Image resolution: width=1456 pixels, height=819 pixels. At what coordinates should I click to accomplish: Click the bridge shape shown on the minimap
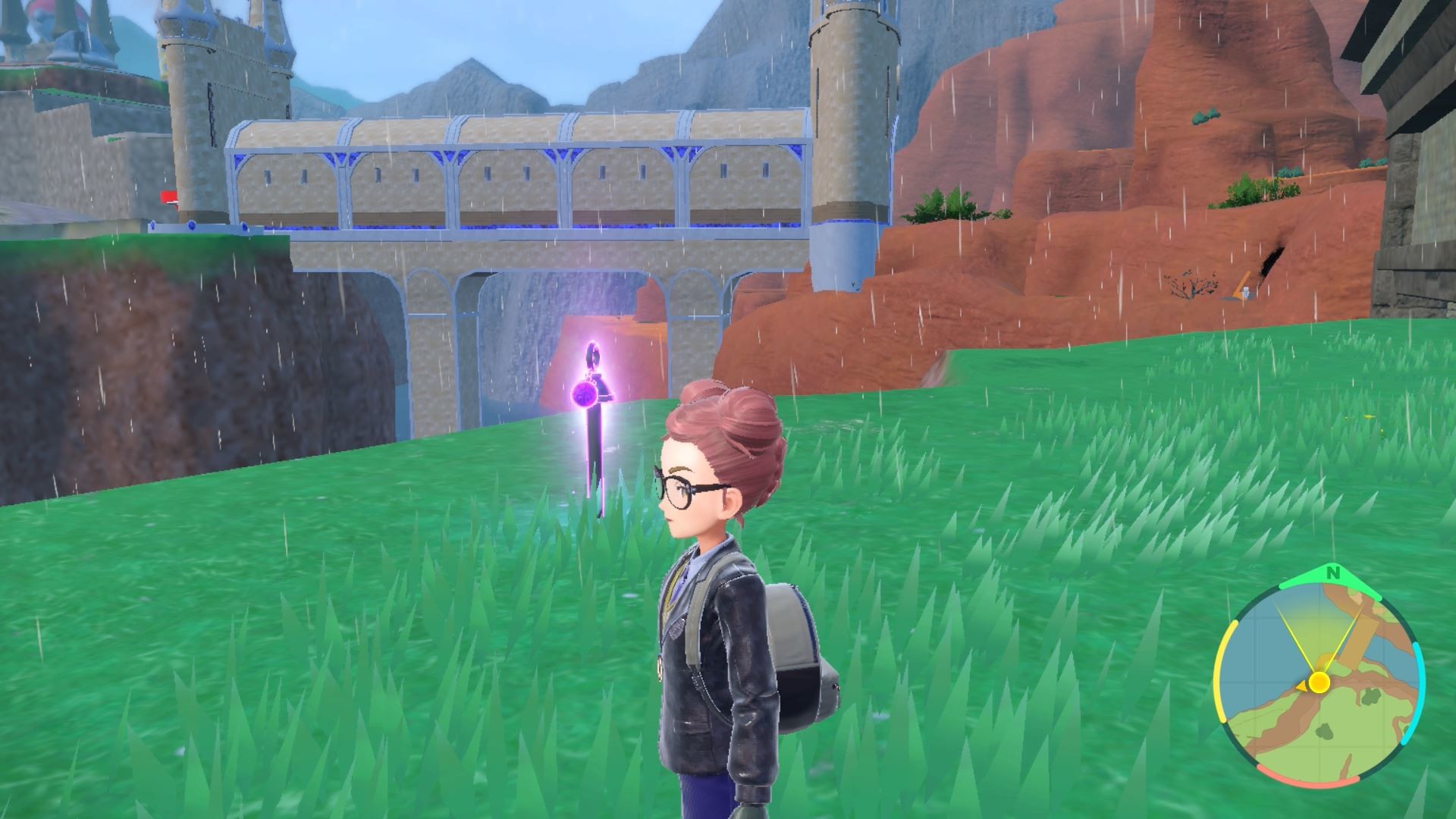click(x=1358, y=632)
